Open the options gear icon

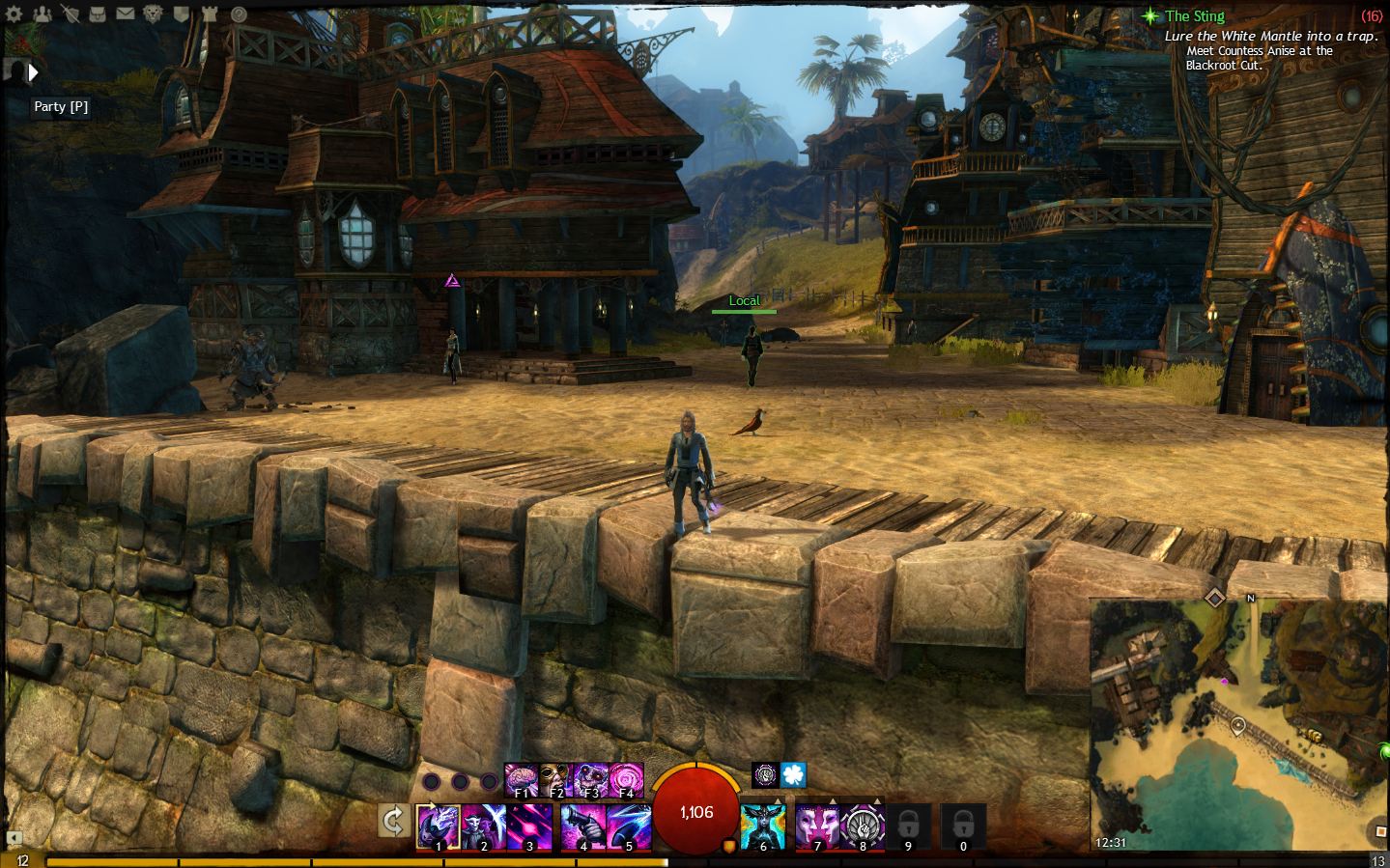pyautogui.click(x=14, y=14)
